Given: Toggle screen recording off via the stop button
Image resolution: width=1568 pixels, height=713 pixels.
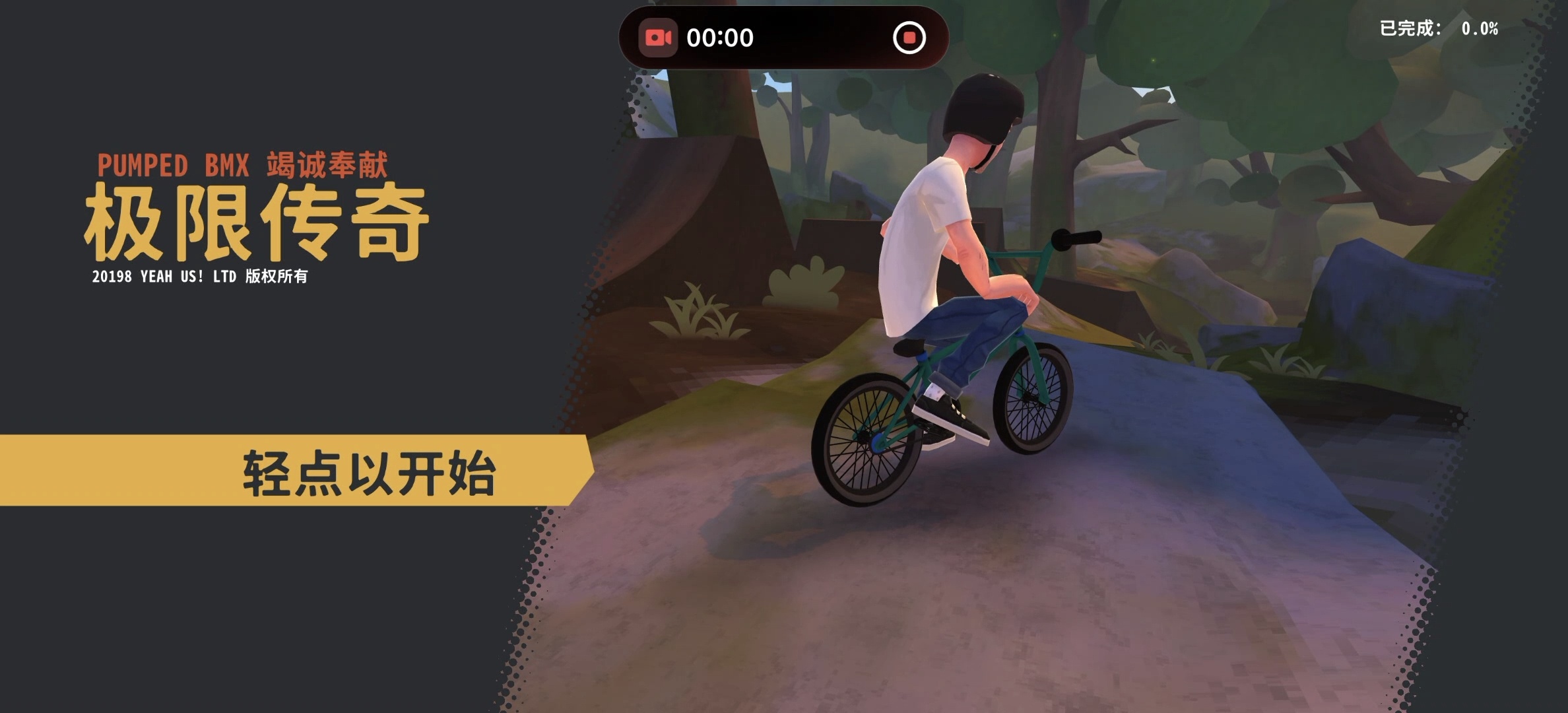Looking at the screenshot, I should click(x=909, y=38).
